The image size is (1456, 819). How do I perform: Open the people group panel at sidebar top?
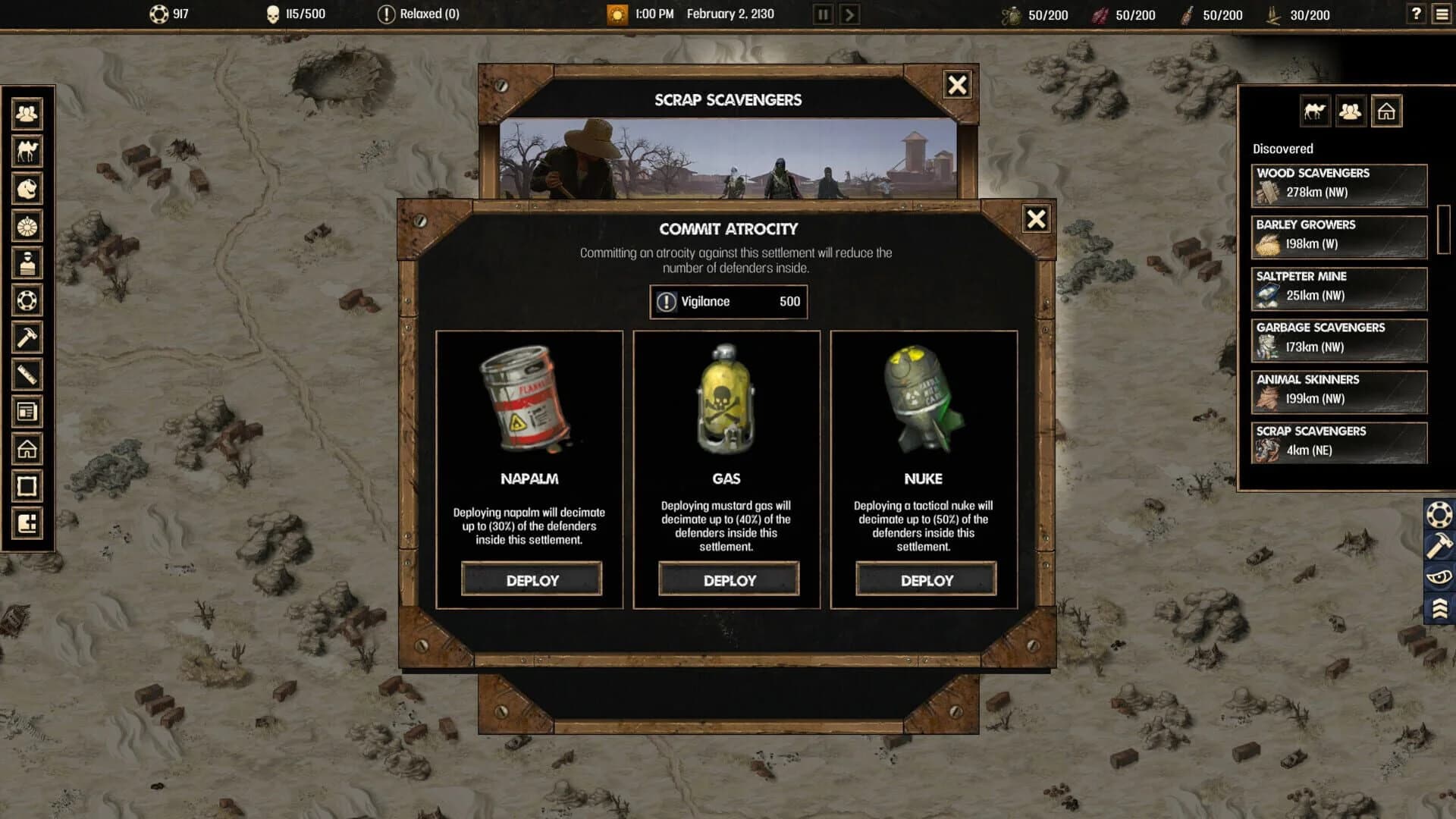27,112
